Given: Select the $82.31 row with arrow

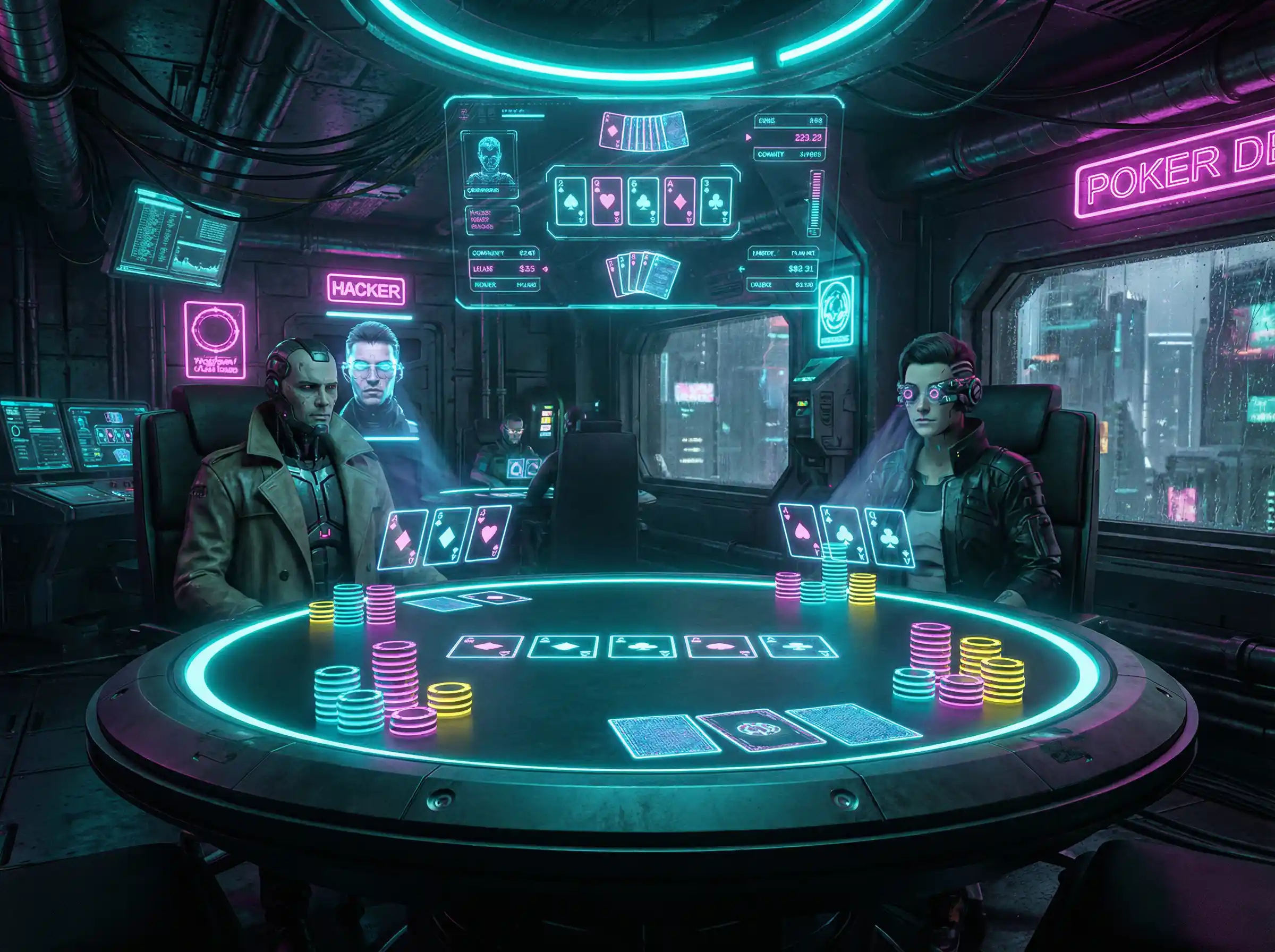Looking at the screenshot, I should coord(784,268).
